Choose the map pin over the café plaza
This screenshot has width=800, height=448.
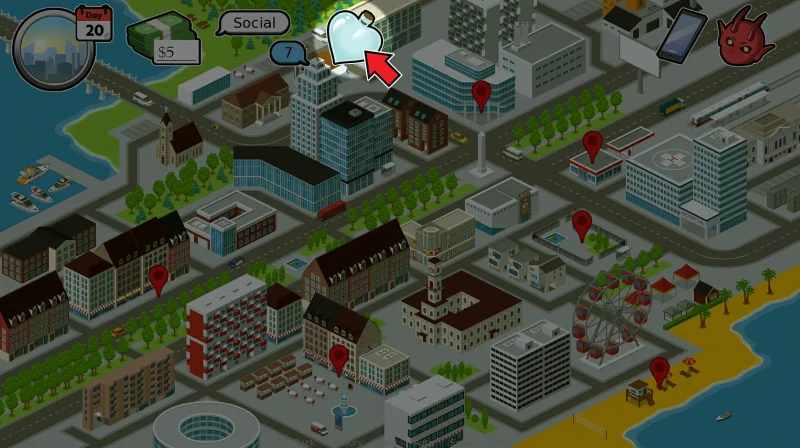[x=338, y=358]
